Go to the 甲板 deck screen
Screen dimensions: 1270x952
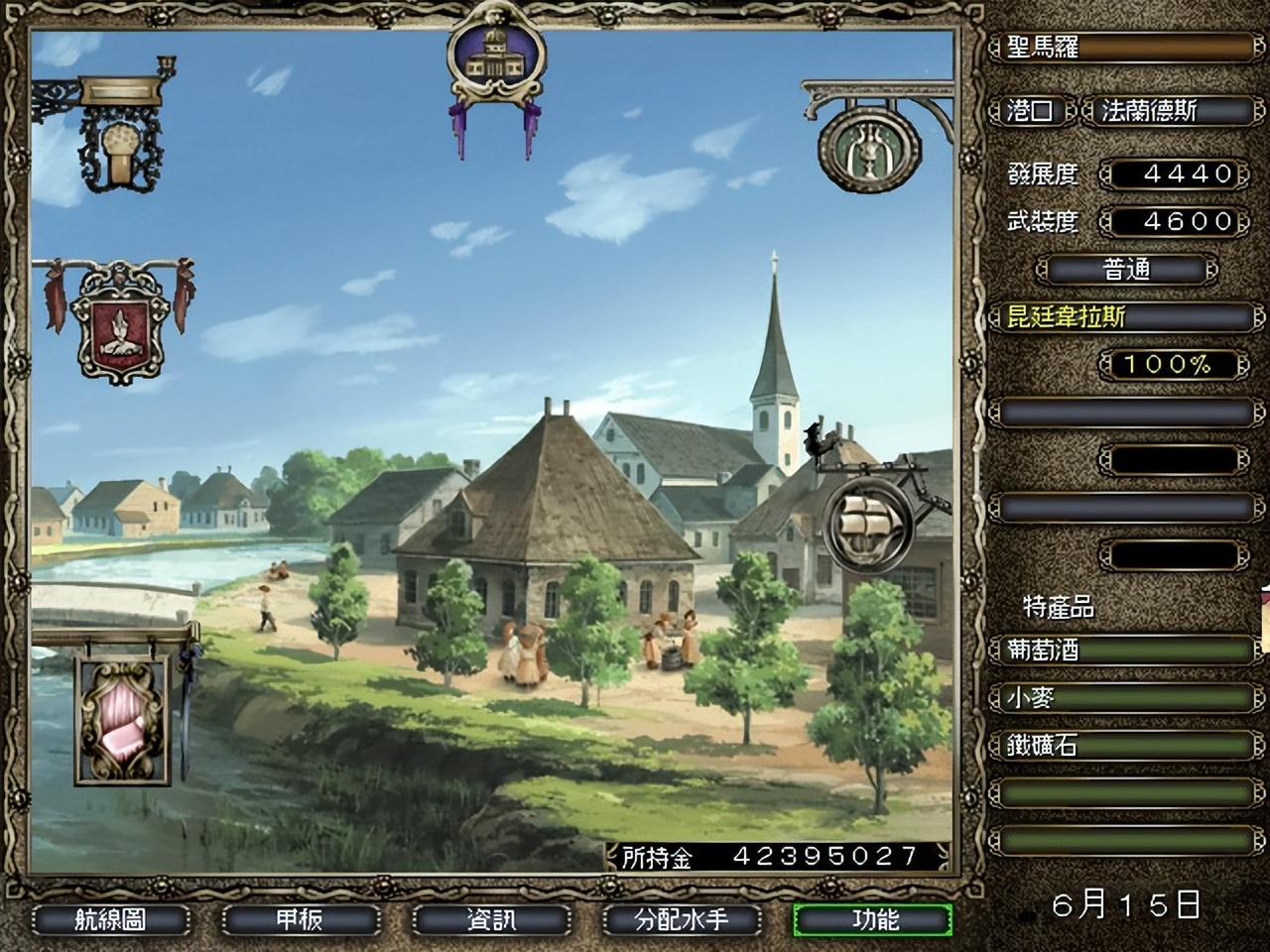[300, 919]
